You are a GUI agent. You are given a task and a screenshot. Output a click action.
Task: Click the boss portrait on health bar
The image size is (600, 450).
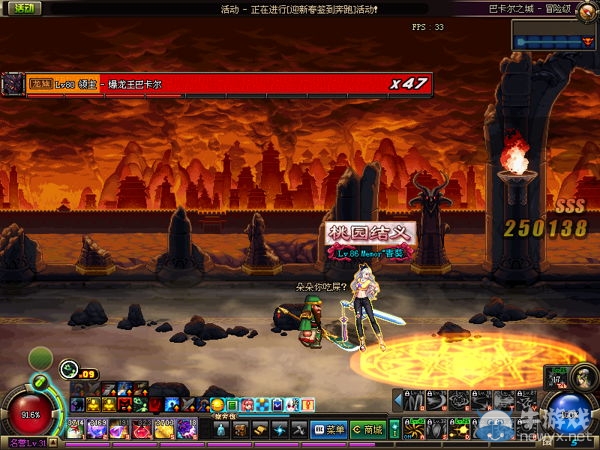tap(13, 85)
